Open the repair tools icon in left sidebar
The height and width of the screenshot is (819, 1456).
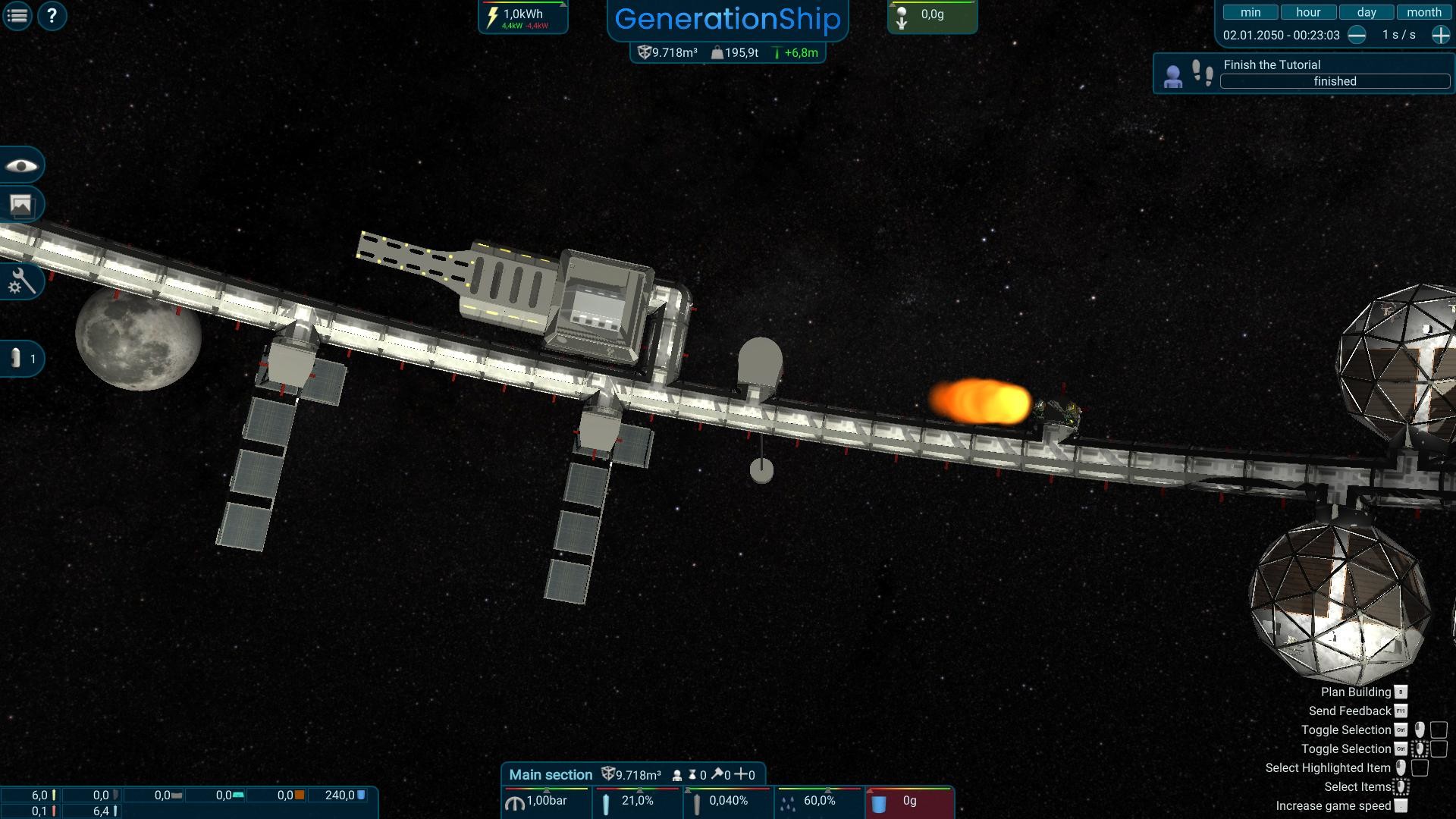[x=22, y=281]
